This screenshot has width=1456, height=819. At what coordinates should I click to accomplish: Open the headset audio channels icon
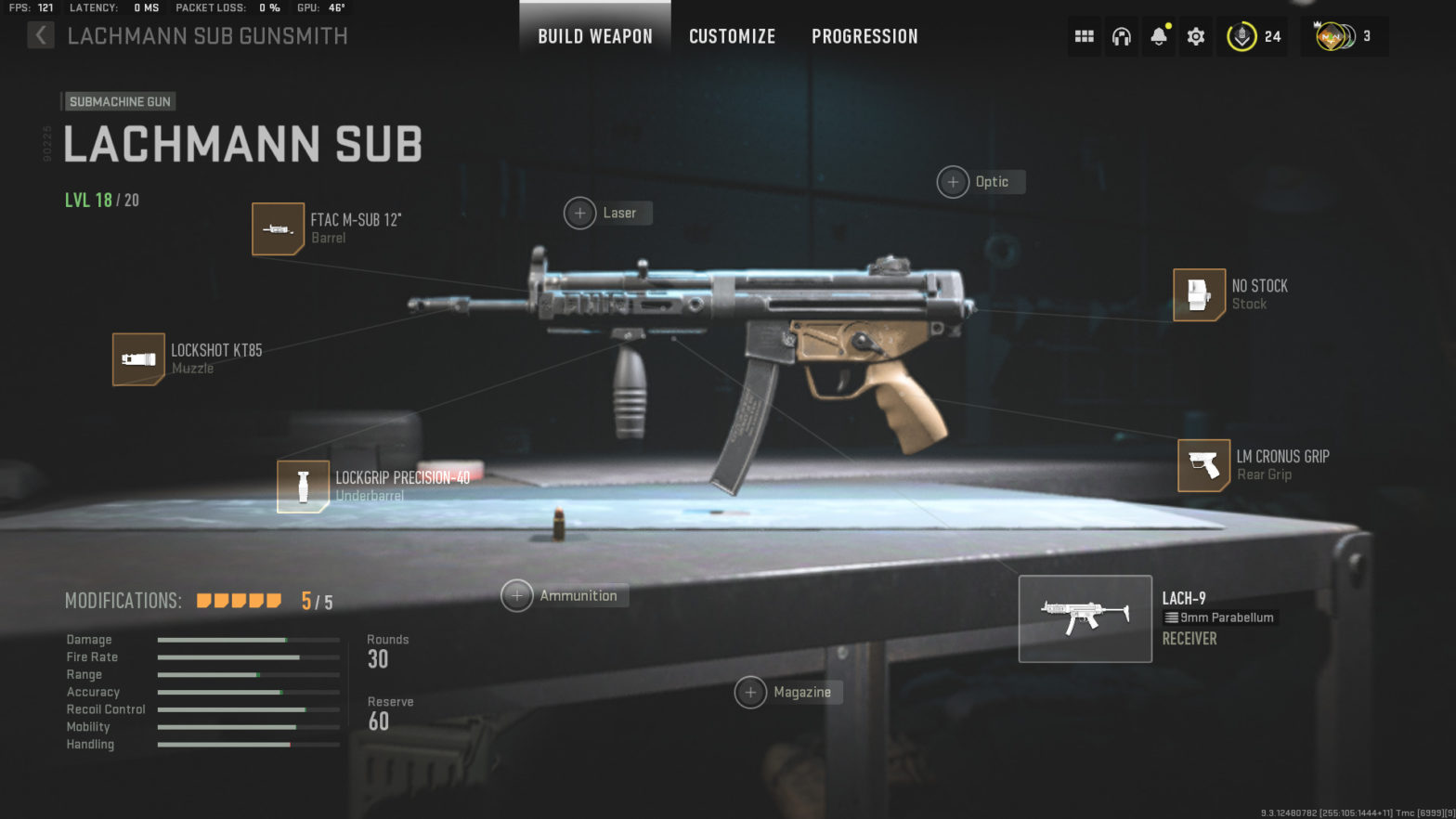(1121, 36)
